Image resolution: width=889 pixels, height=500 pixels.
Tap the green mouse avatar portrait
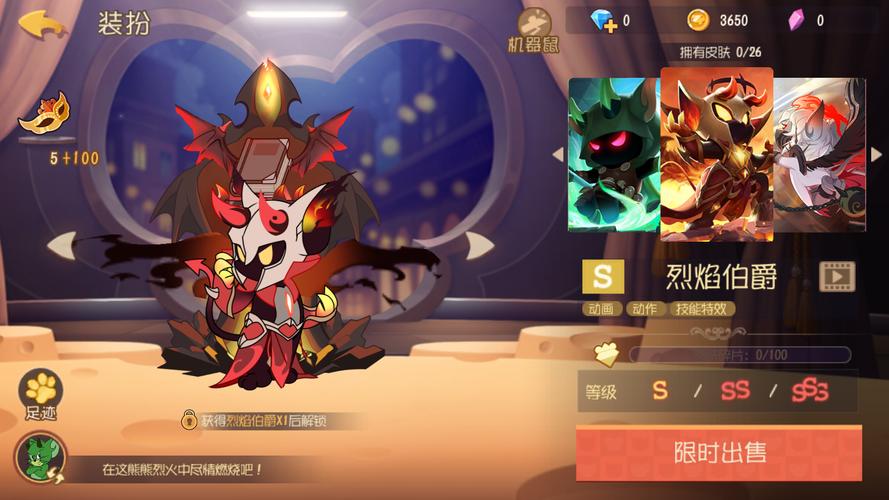coord(40,459)
